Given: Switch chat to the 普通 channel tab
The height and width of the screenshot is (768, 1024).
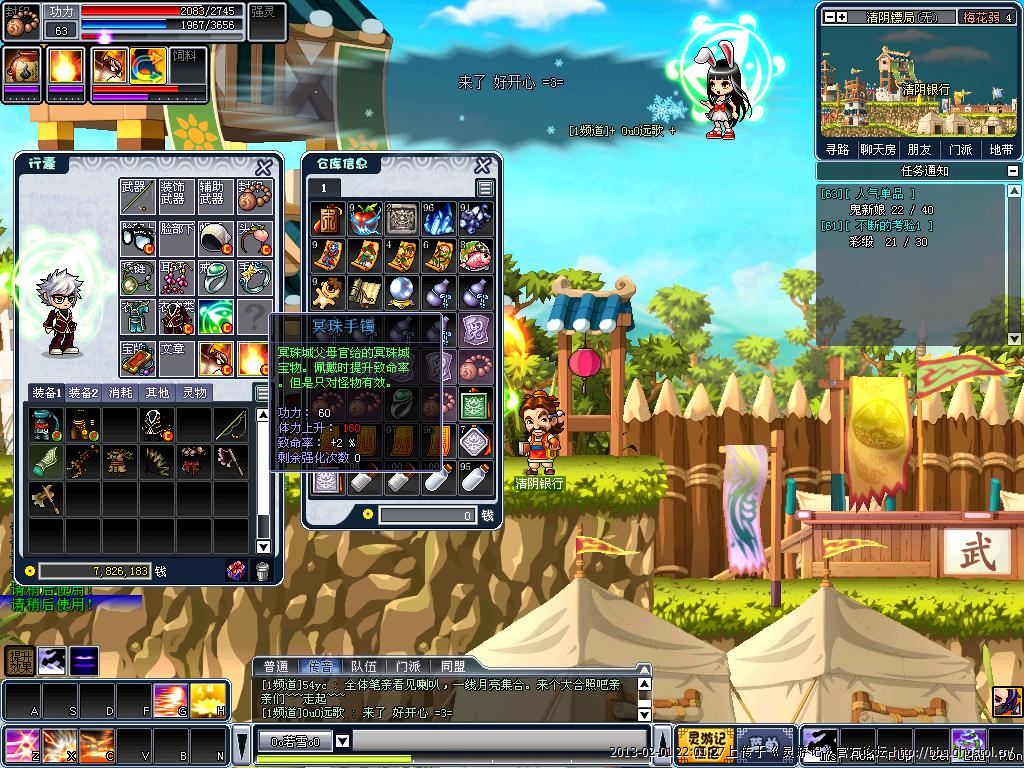Looking at the screenshot, I should coord(275,666).
